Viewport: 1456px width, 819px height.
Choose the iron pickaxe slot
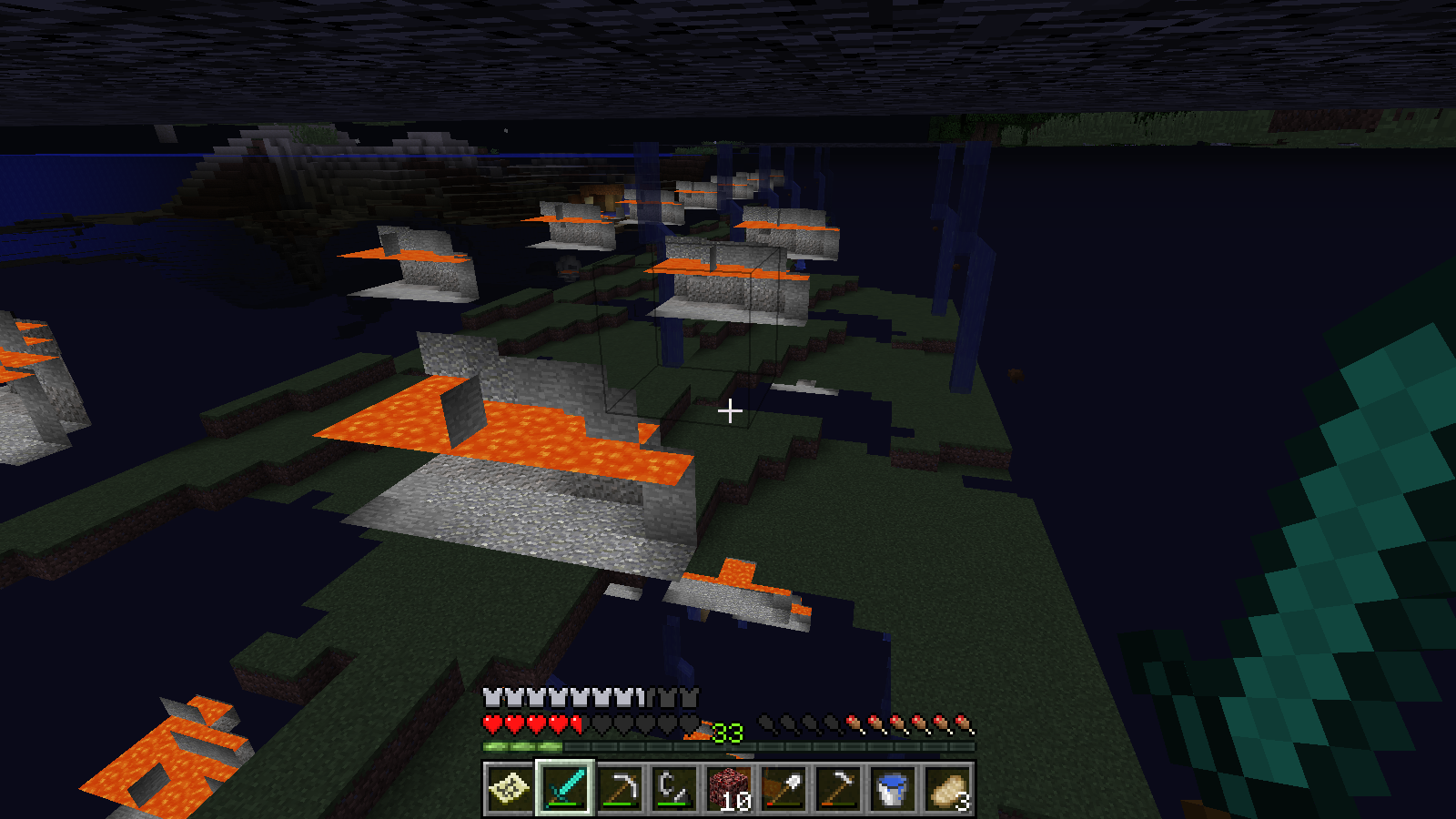619,788
